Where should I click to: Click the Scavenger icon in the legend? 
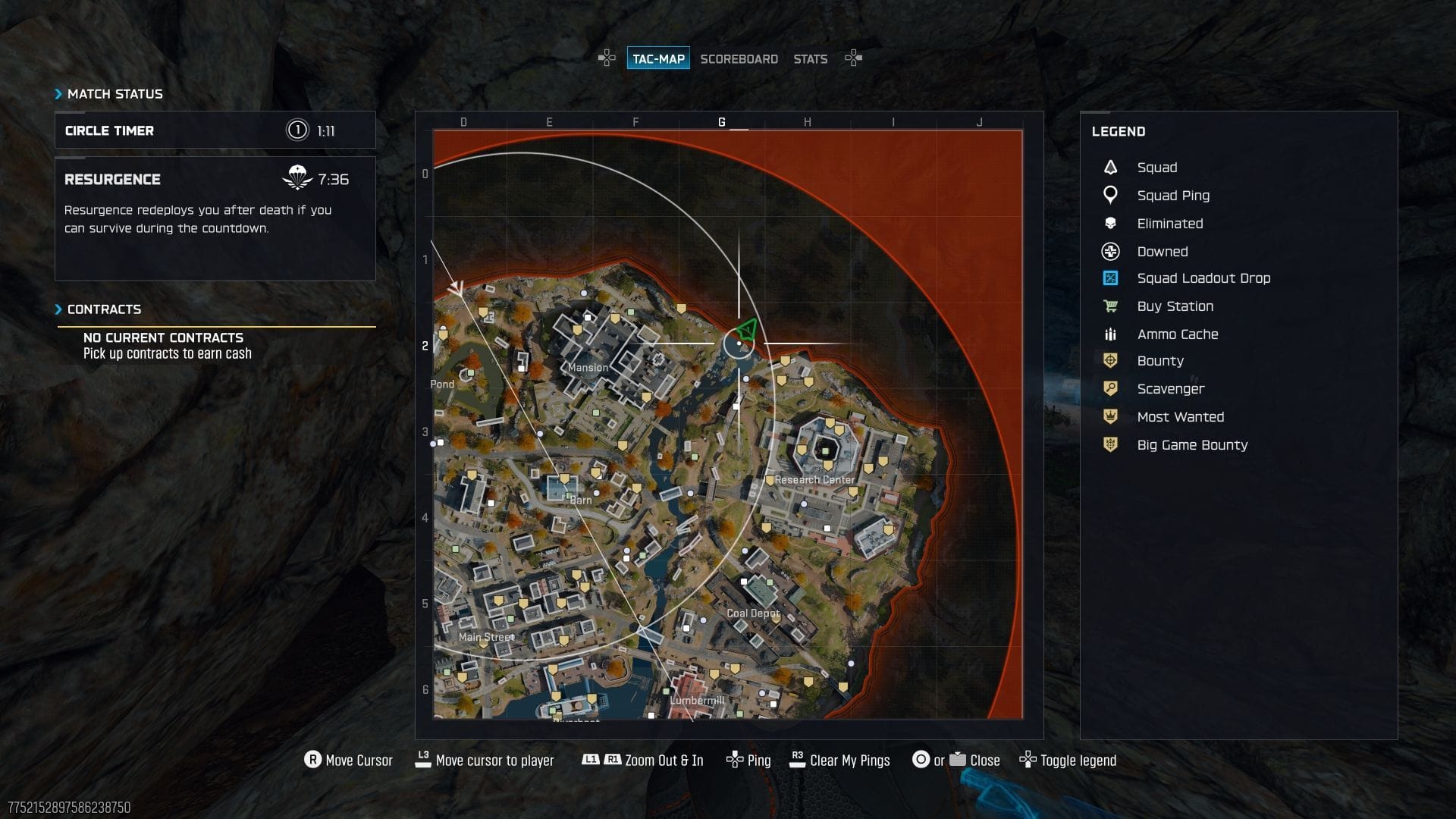1109,388
